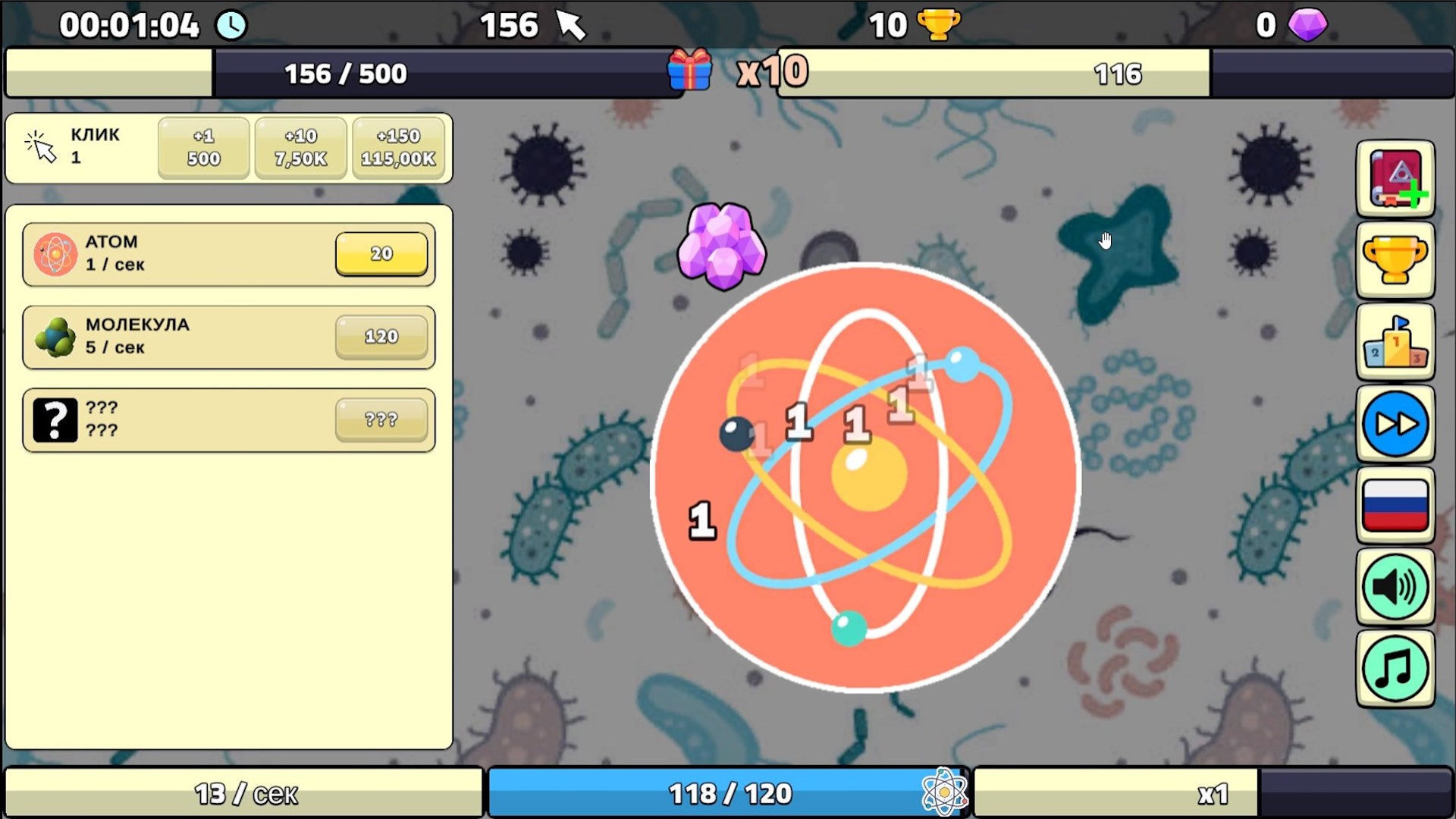Purchase МОЛЕКУЛА upgrade for 120

tap(381, 336)
